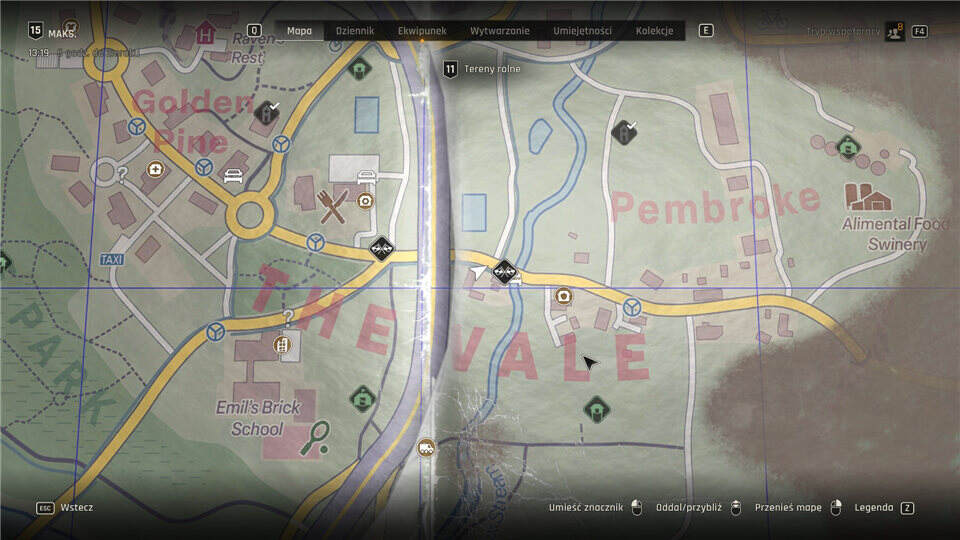Image resolution: width=960 pixels, height=540 pixels.
Task: Select the Mapa tab
Action: 299,31
